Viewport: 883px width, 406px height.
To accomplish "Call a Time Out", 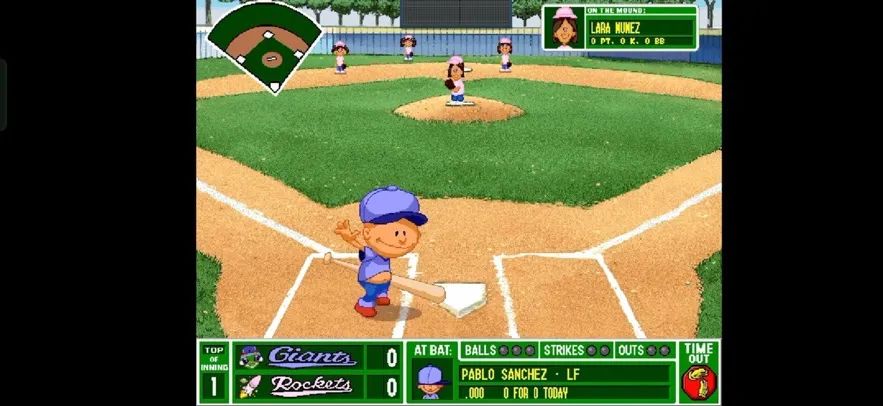I will 698,372.
